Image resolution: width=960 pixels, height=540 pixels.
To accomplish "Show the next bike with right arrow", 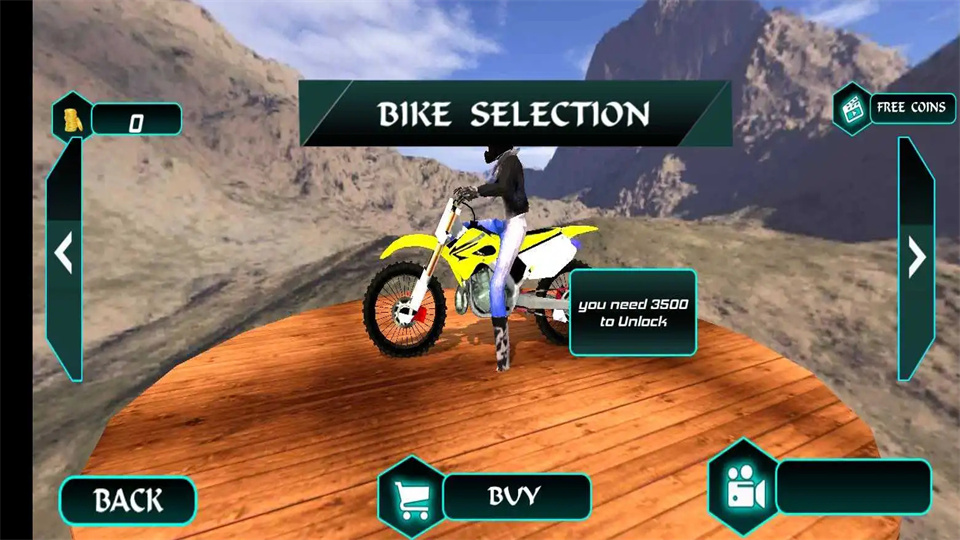I will (x=916, y=257).
